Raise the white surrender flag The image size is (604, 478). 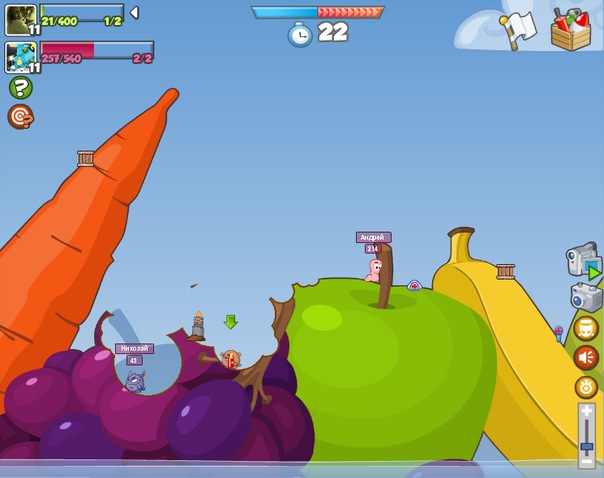[x=520, y=29]
